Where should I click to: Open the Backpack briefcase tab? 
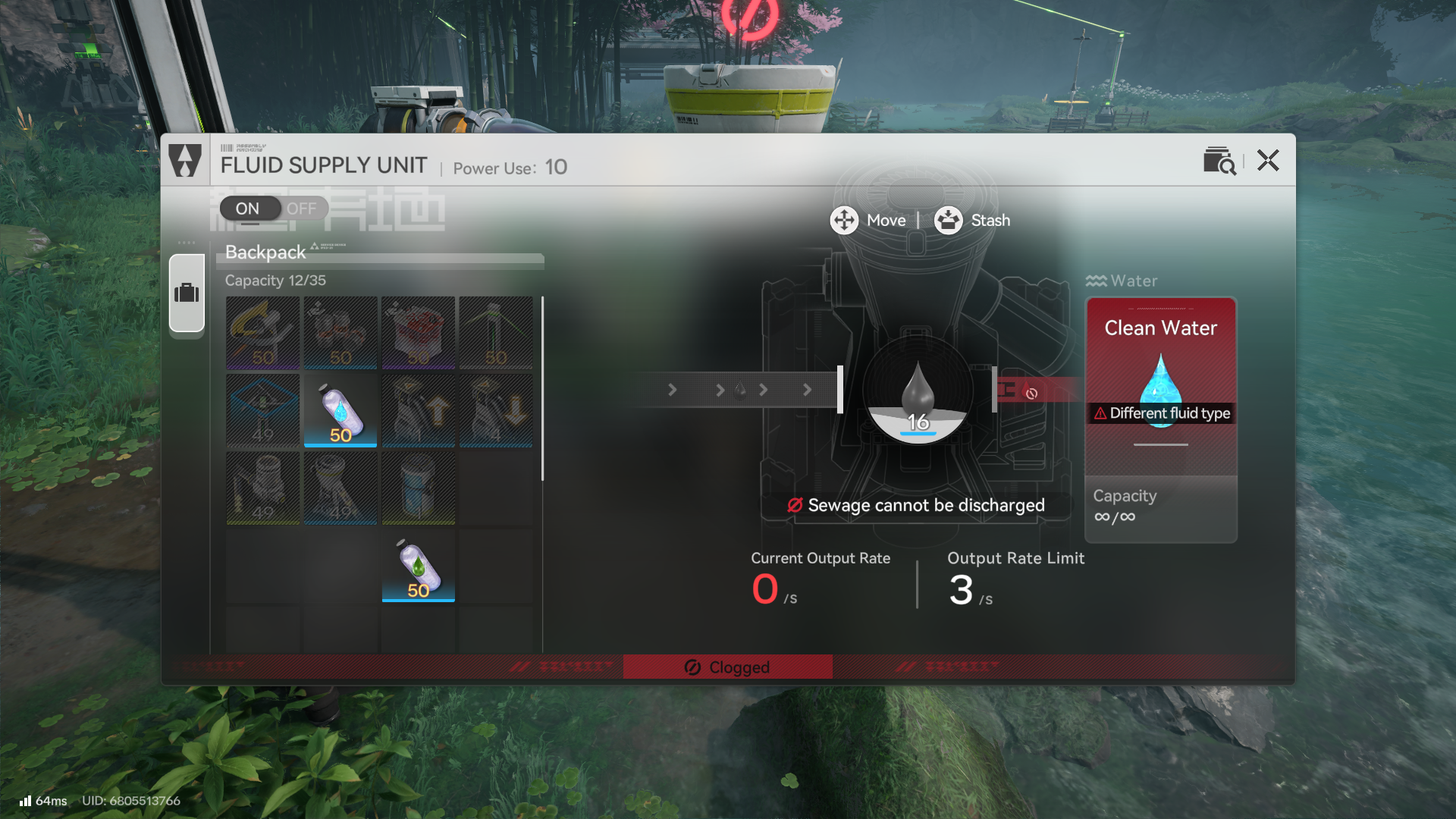187,293
